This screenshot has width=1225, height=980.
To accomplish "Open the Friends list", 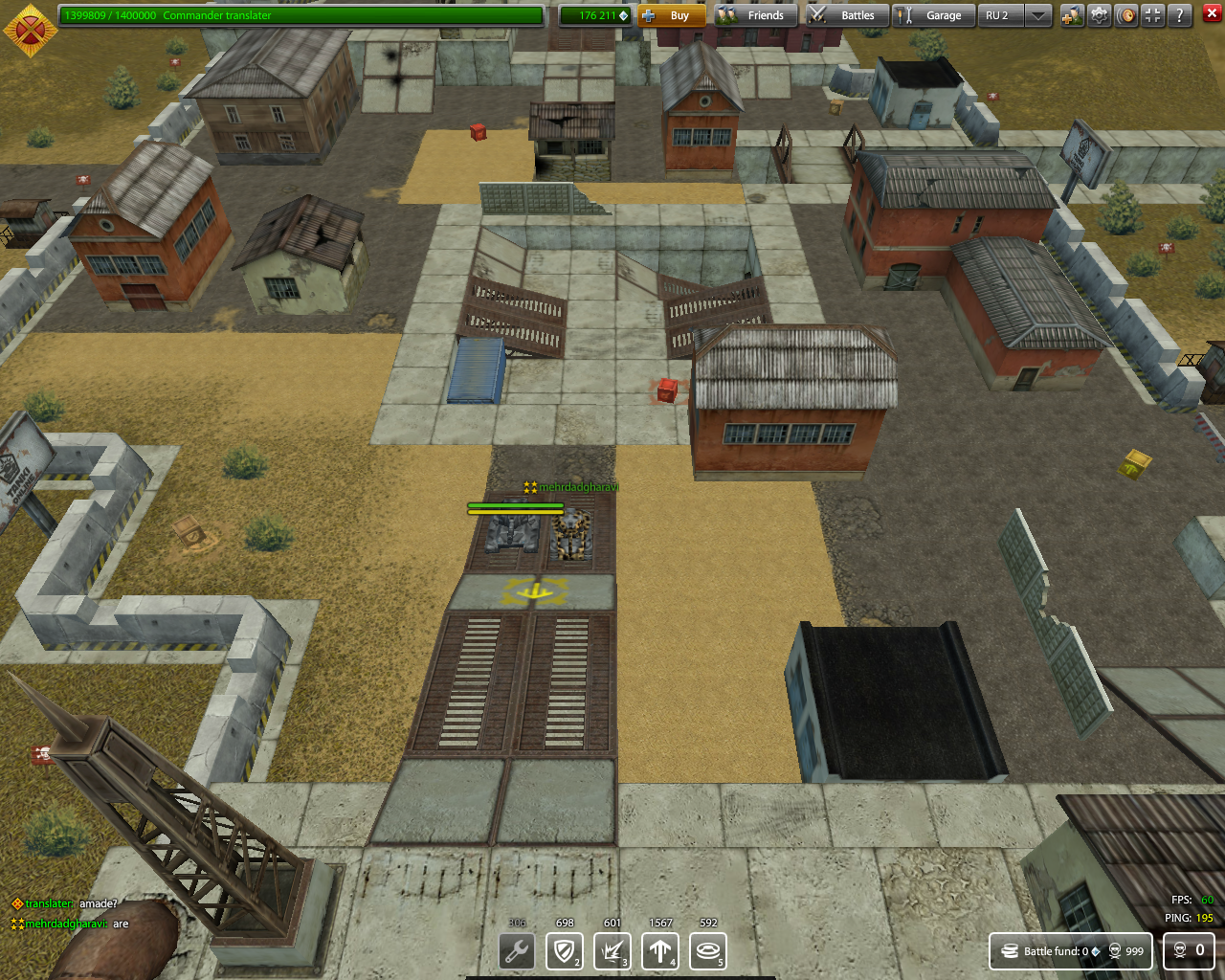I will click(x=754, y=15).
